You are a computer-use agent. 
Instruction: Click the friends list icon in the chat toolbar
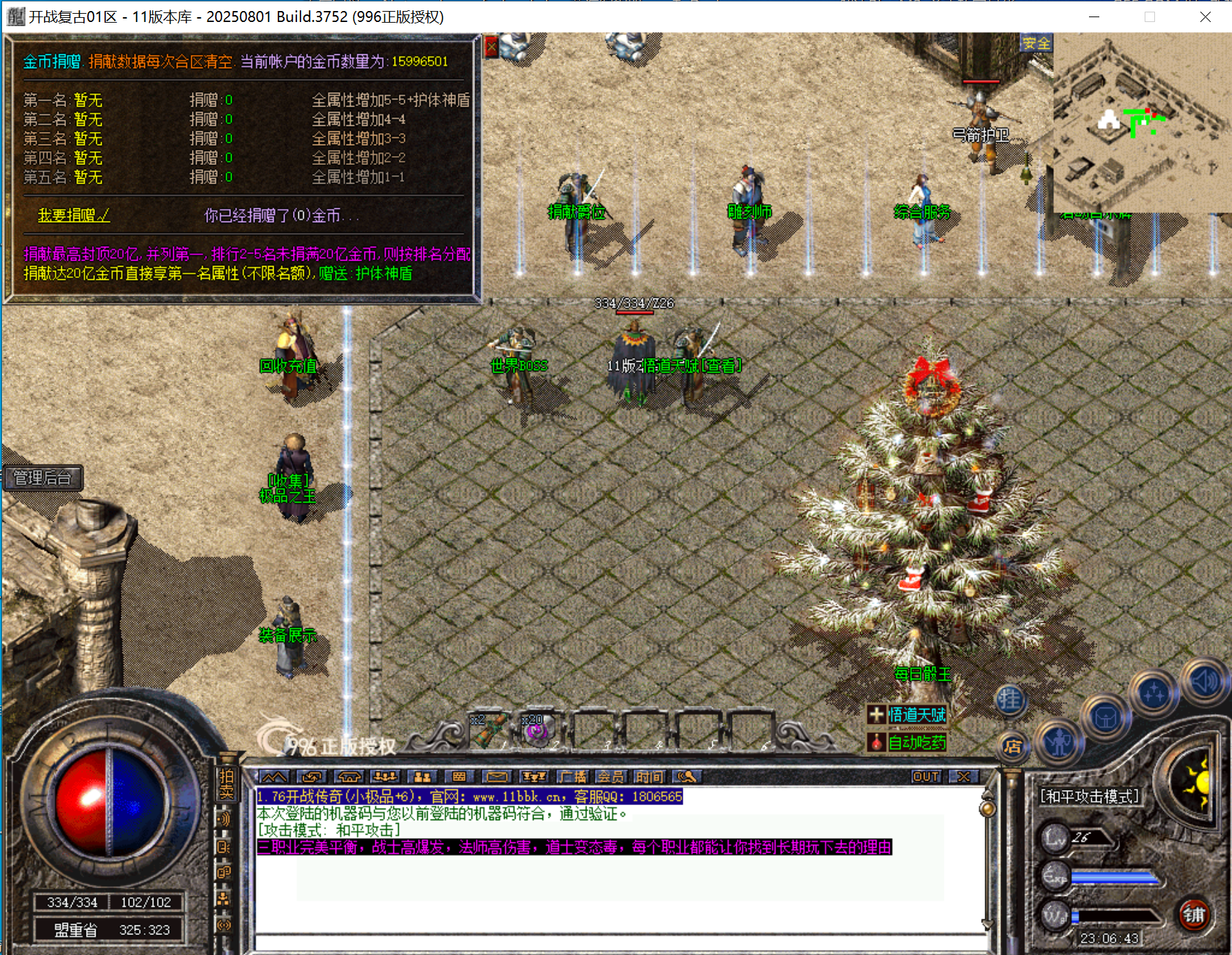click(x=422, y=777)
